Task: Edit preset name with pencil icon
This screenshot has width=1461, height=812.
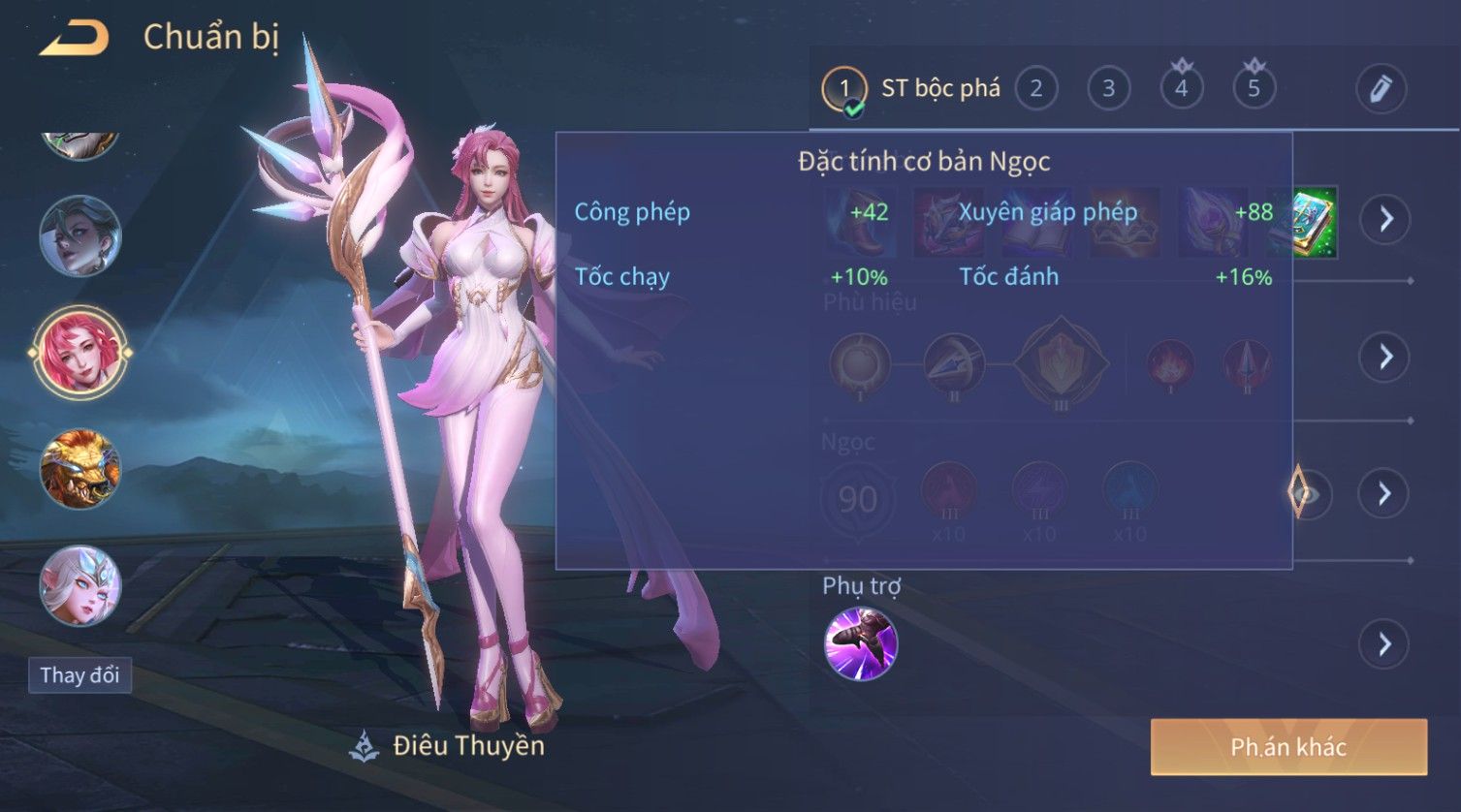Action: [x=1381, y=89]
